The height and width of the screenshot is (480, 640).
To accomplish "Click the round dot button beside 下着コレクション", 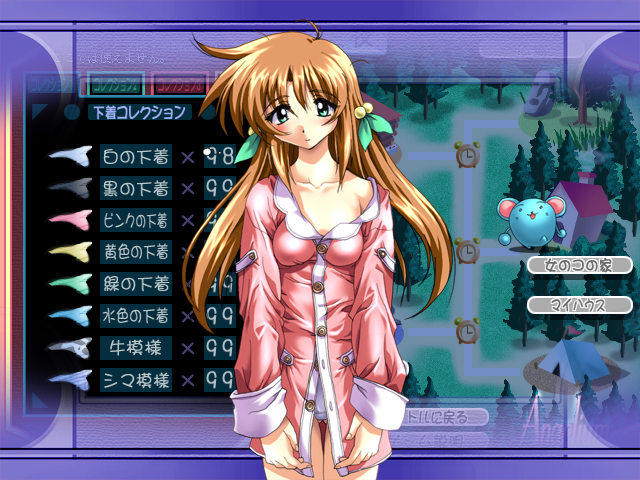I will [72, 112].
